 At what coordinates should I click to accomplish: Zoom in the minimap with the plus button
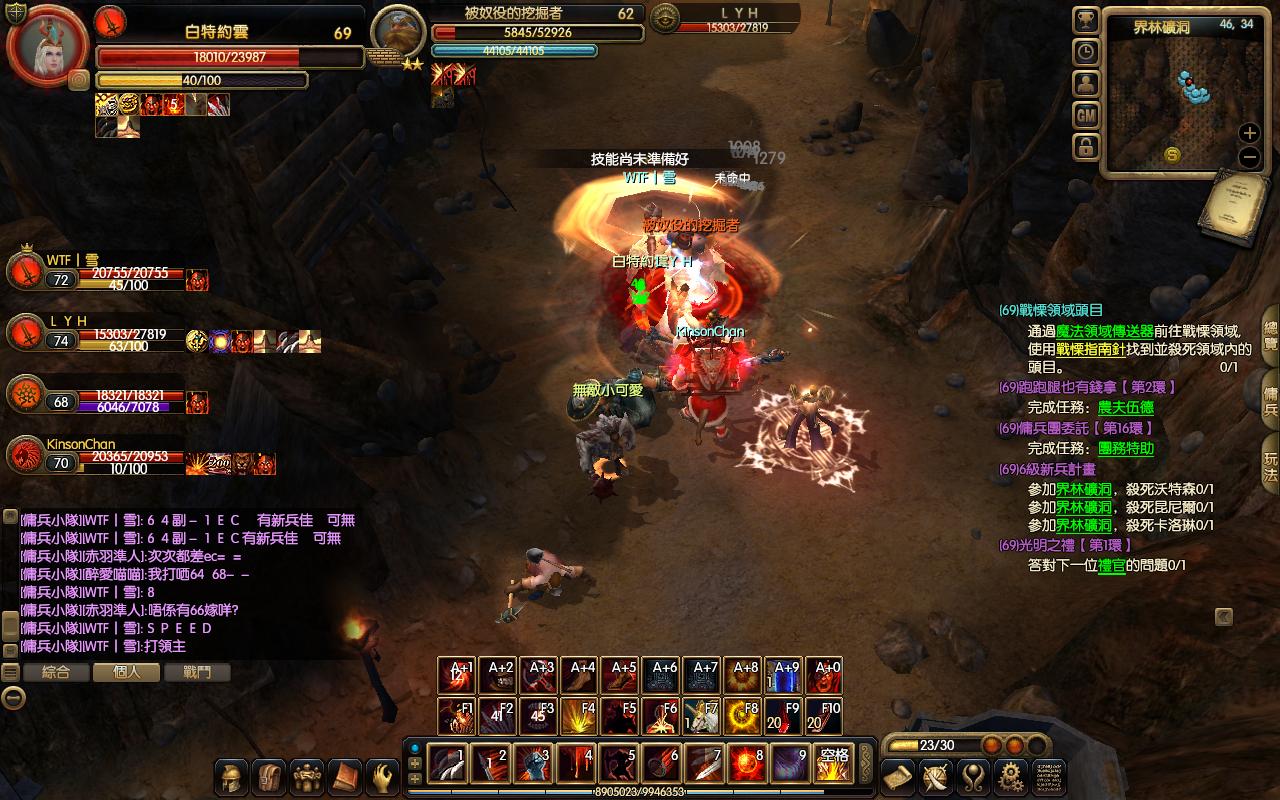pyautogui.click(x=1249, y=132)
